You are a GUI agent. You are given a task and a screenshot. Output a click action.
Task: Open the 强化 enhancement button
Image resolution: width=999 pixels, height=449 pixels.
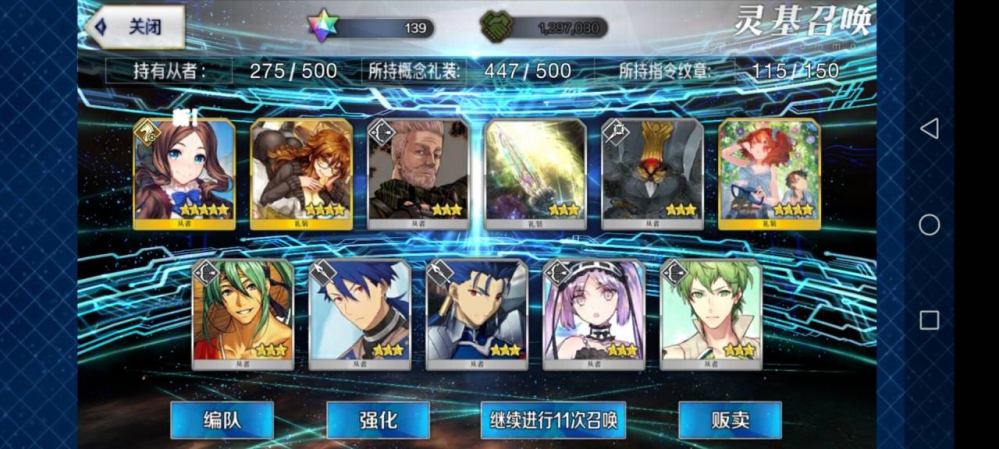pyautogui.click(x=378, y=420)
